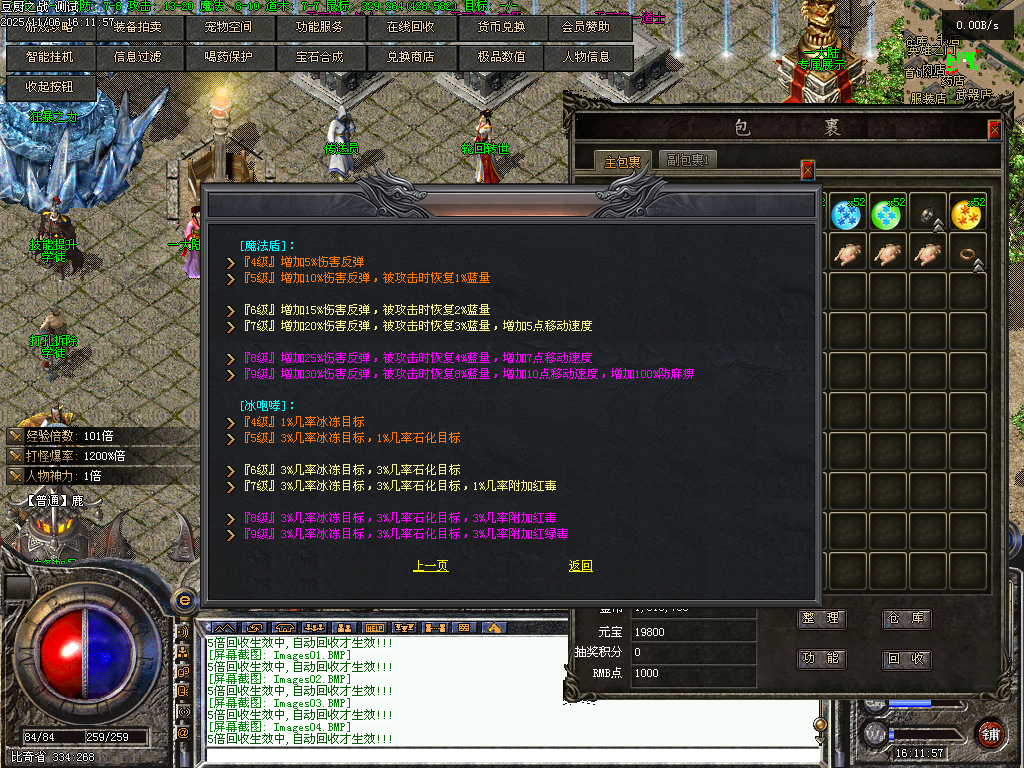
Task: Switch to the 副包裹1 tab
Action: pos(686,160)
